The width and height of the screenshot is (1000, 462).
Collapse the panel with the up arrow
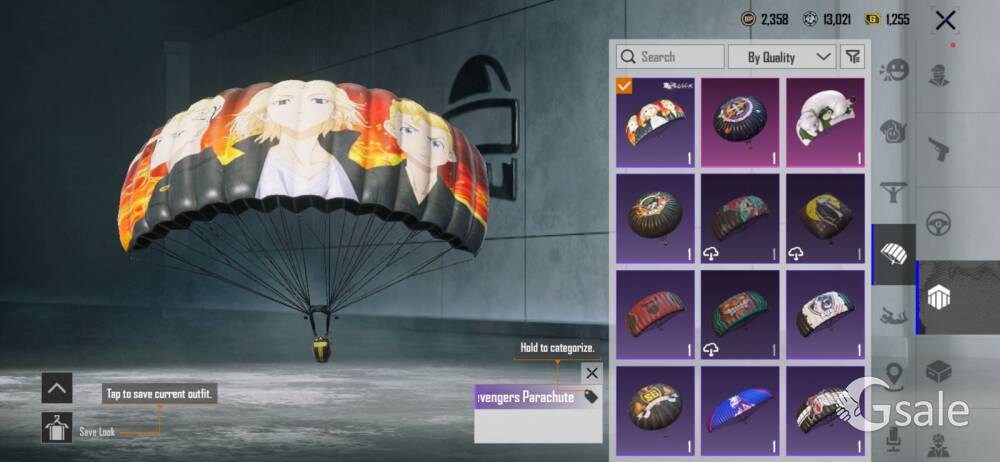tap(57, 387)
